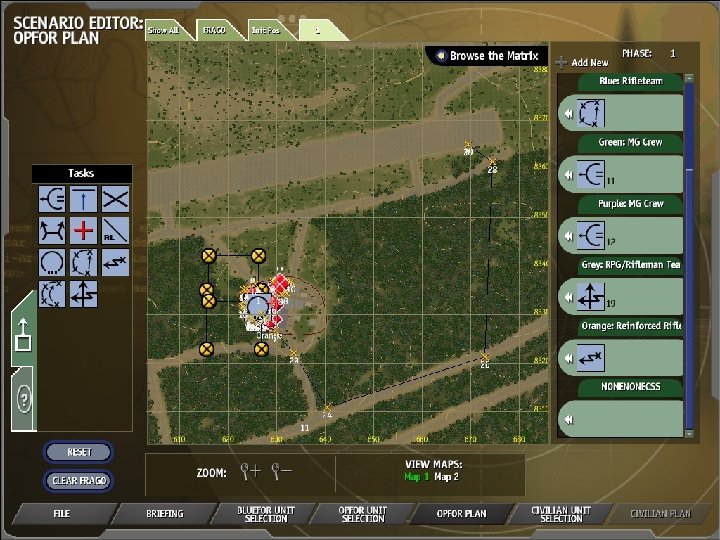720x540 pixels.
Task: Choose Purple MG Crew plan row
Action: (618, 235)
